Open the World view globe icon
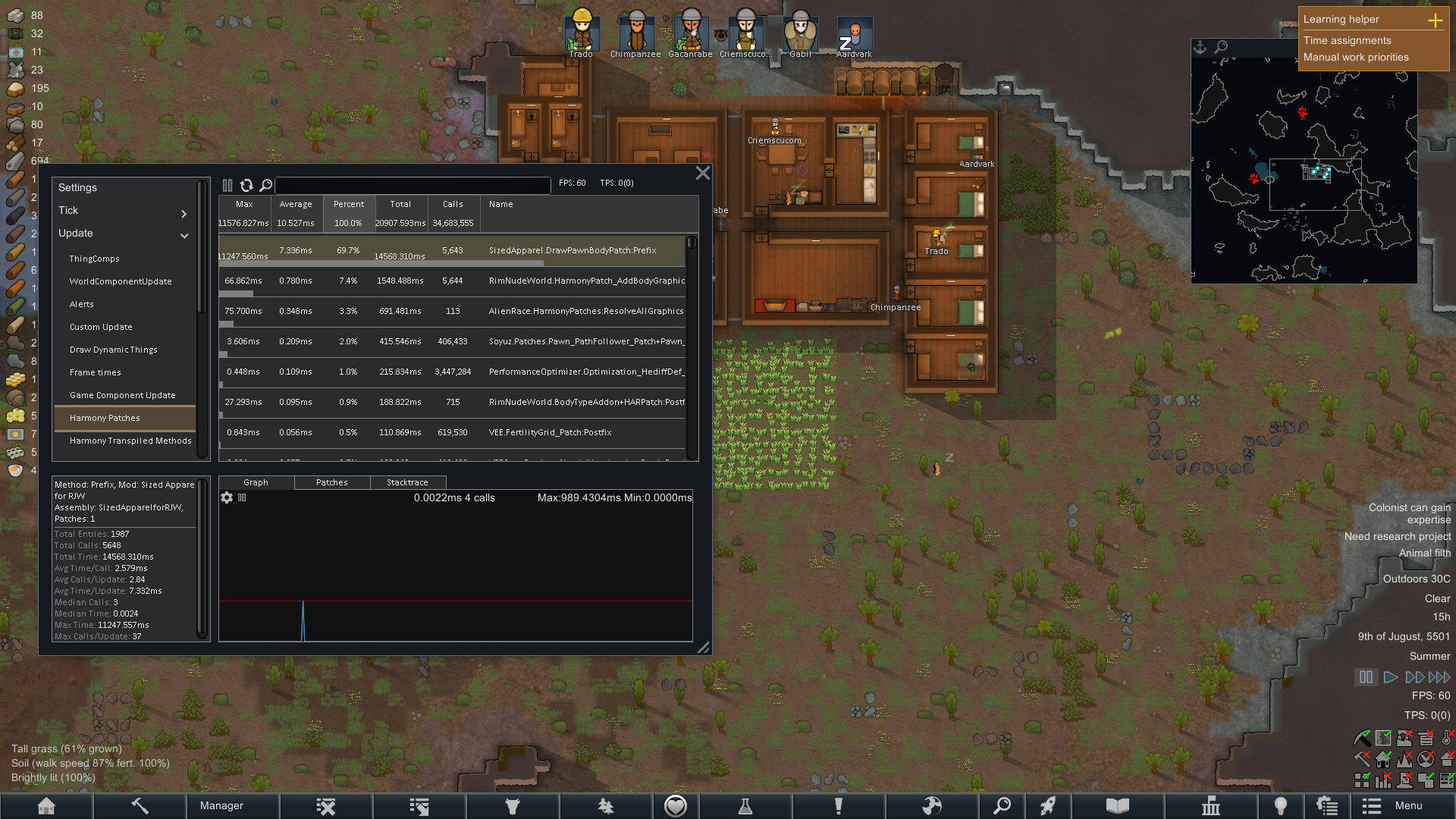Screen dimensions: 1456x819 point(934,805)
